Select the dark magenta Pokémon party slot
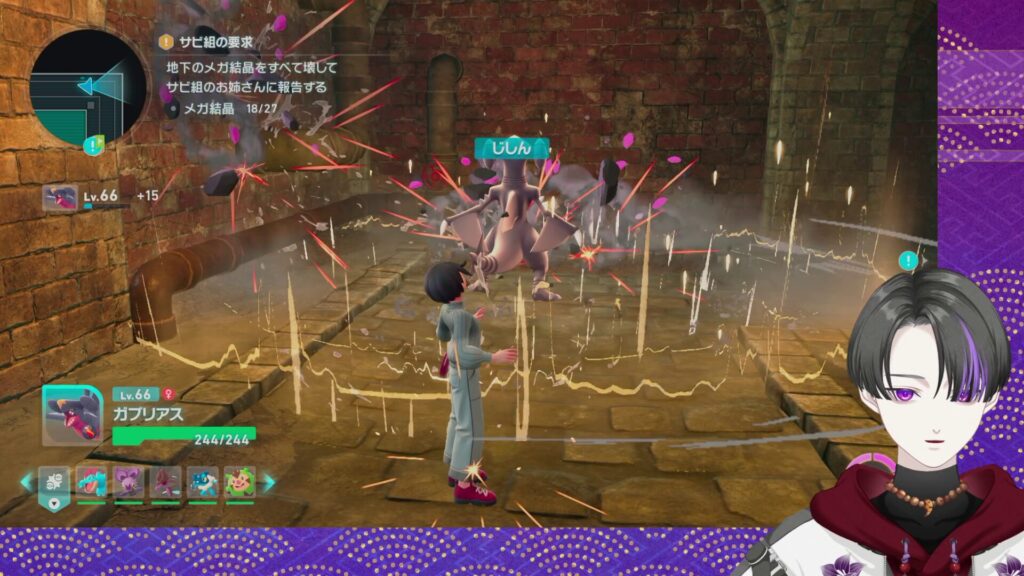The width and height of the screenshot is (1024, 576). 165,483
